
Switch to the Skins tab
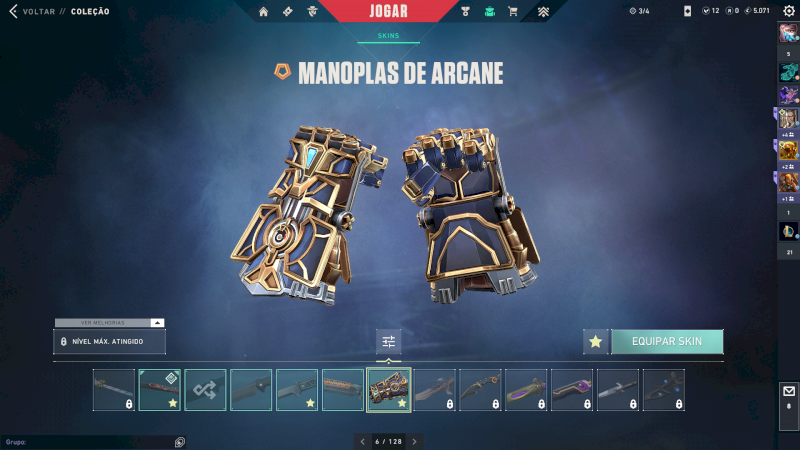pyautogui.click(x=388, y=35)
